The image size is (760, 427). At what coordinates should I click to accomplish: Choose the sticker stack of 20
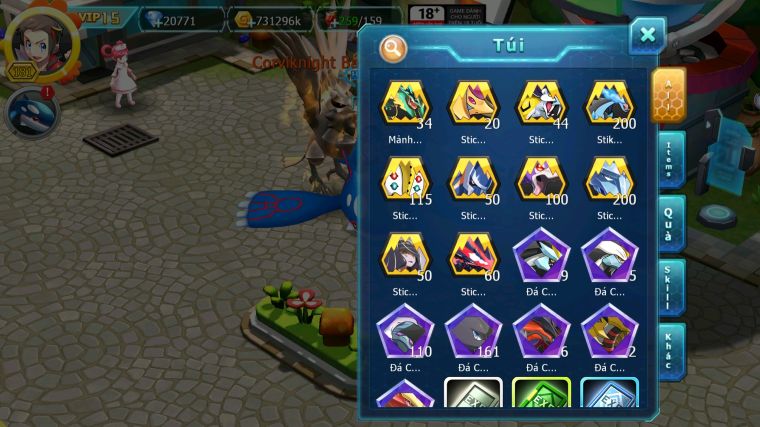click(x=473, y=106)
